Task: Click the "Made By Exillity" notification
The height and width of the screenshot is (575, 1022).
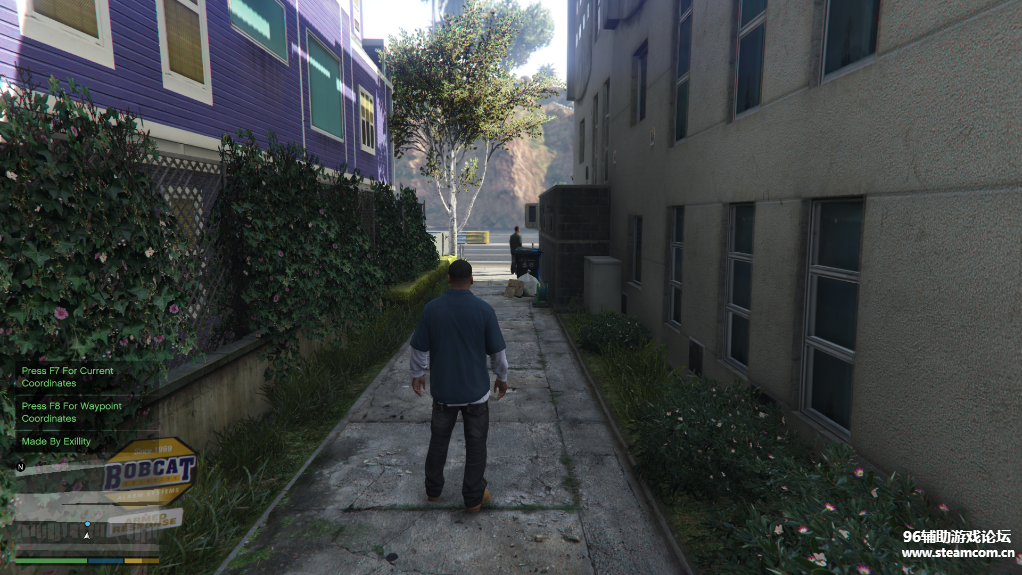Action: click(57, 441)
